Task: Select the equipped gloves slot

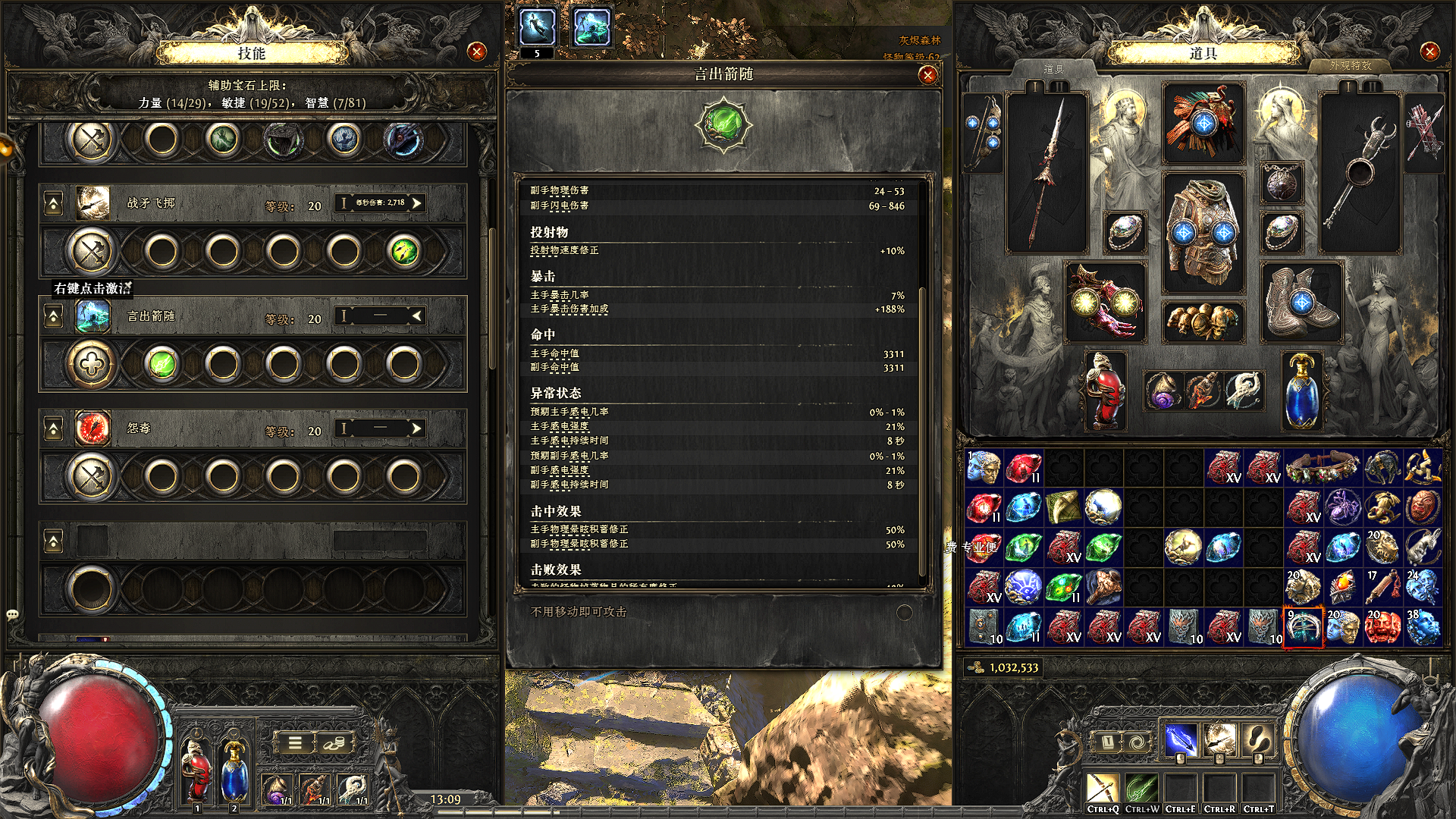Action: tap(1105, 302)
